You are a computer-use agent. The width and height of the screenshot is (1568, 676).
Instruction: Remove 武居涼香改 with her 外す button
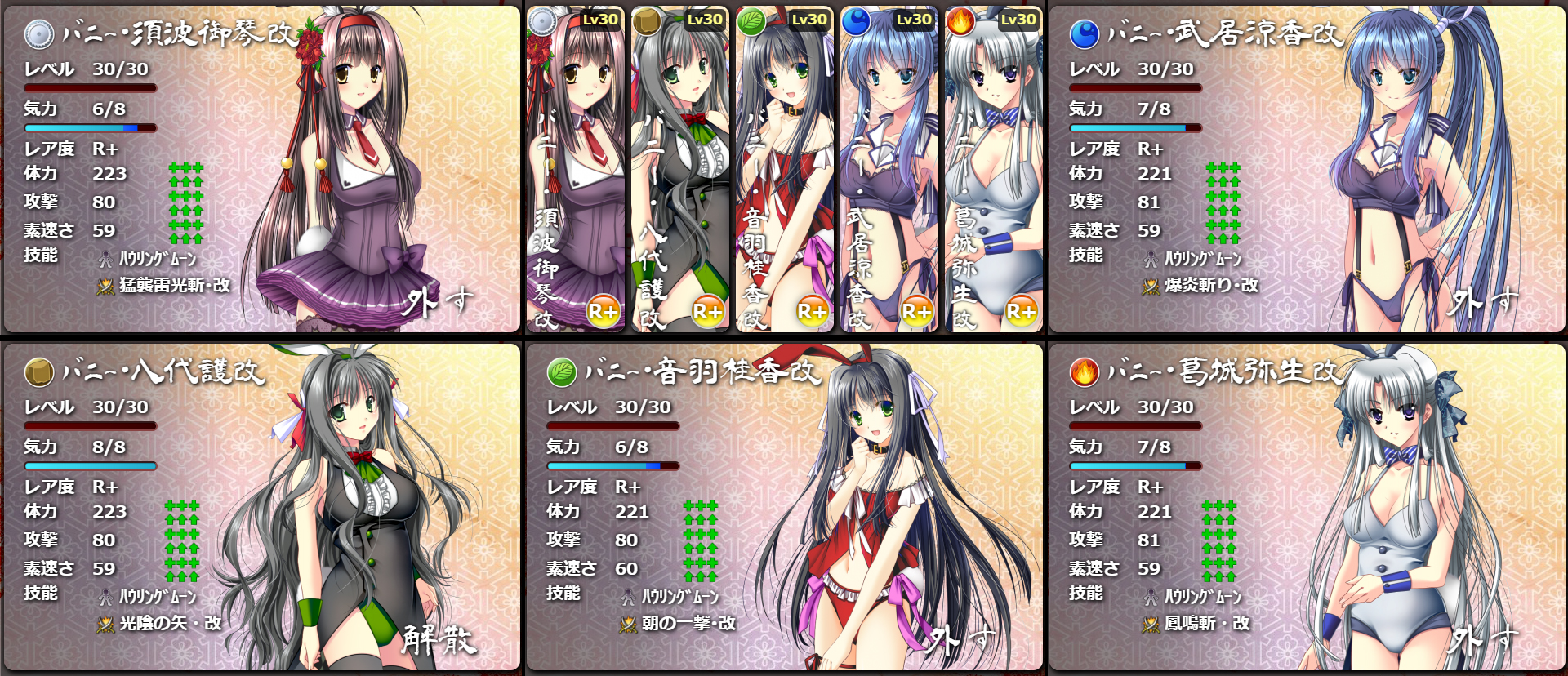pos(1483,302)
